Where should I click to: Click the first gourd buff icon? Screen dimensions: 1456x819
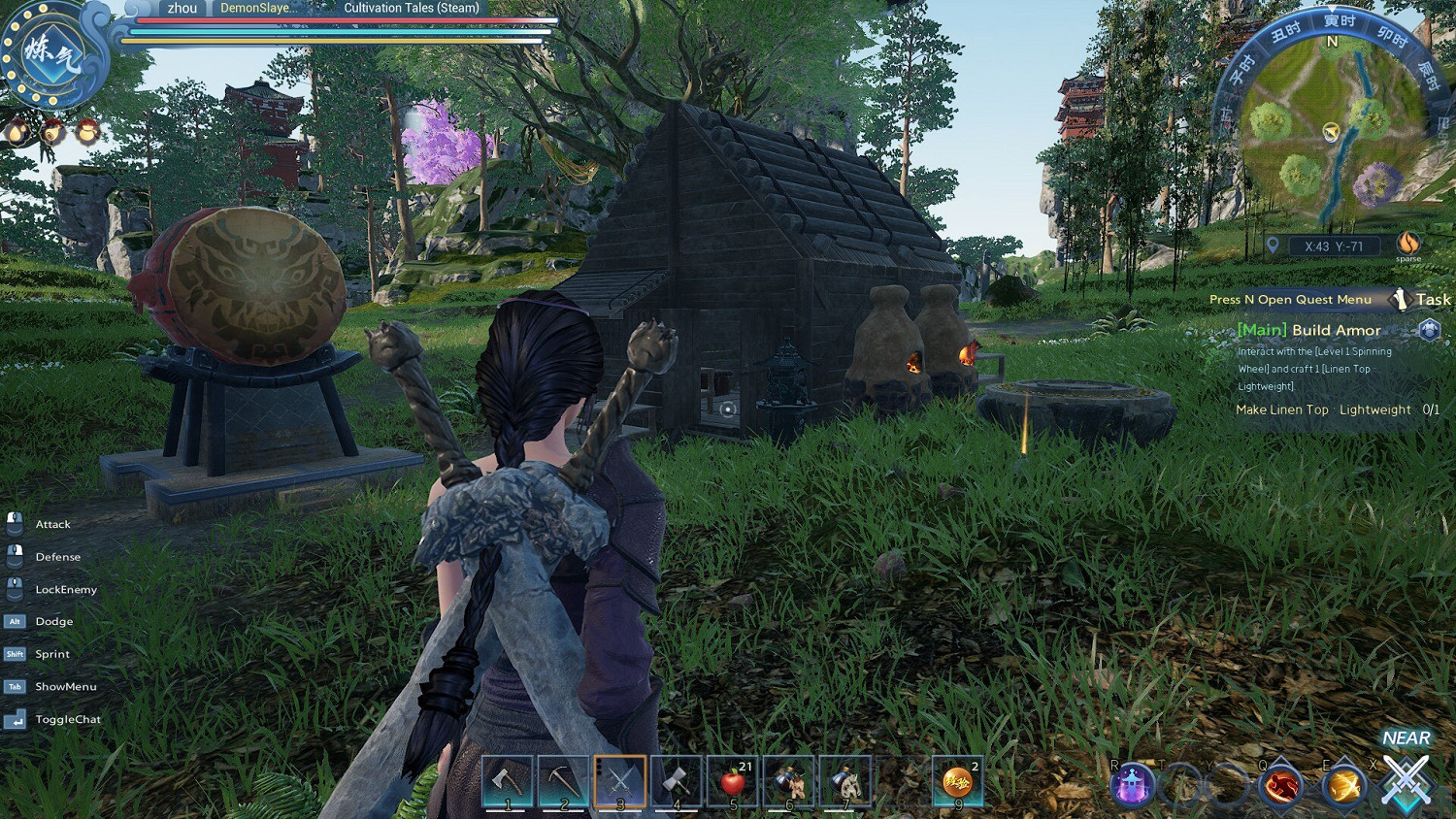pyautogui.click(x=17, y=131)
